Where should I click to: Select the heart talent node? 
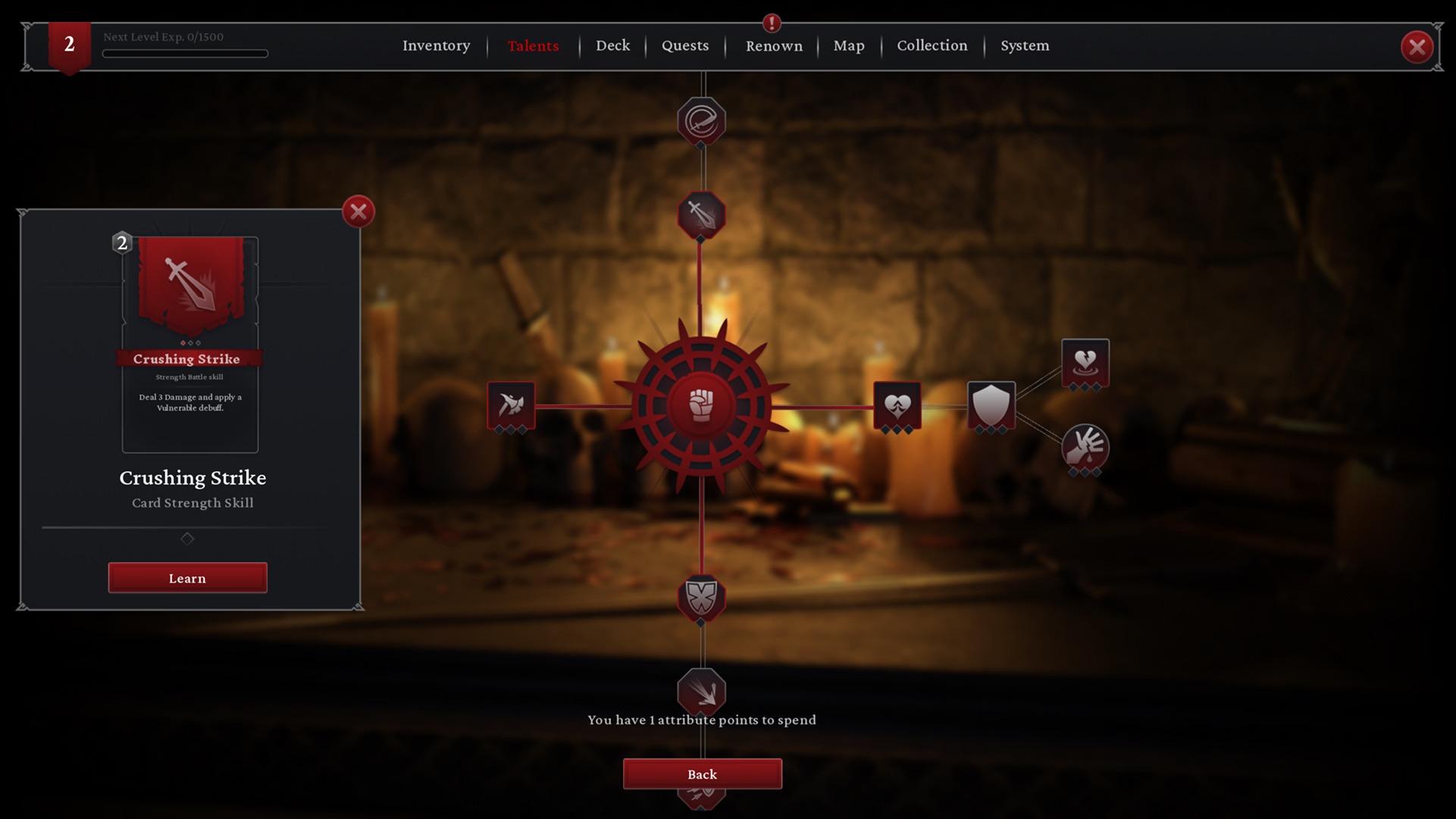[x=897, y=405]
